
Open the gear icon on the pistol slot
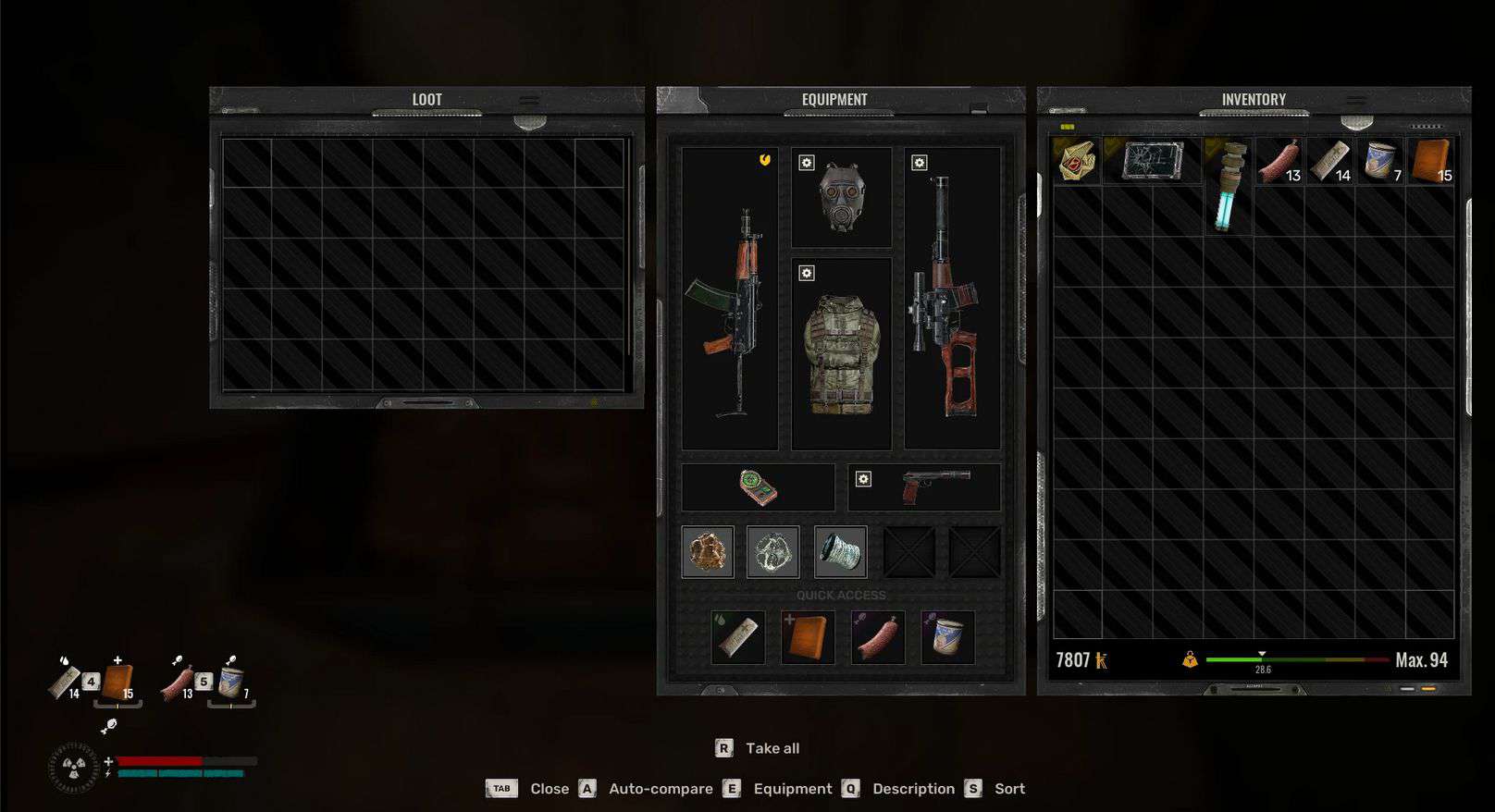point(863,478)
